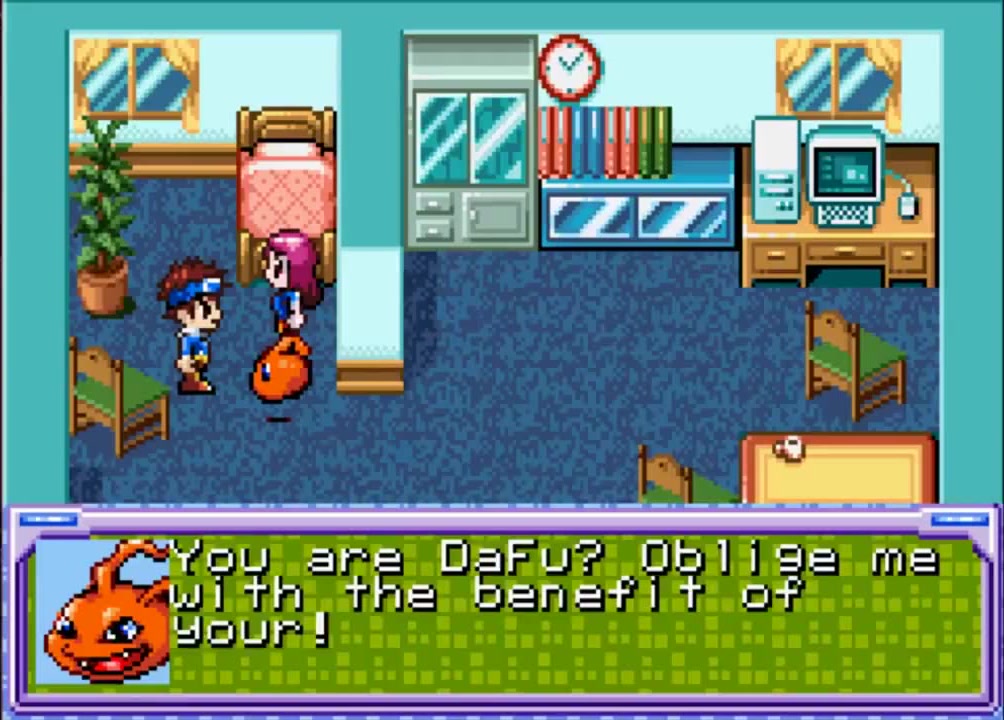
Task: Click the orange Digimon speaker portrait
Action: [103, 612]
